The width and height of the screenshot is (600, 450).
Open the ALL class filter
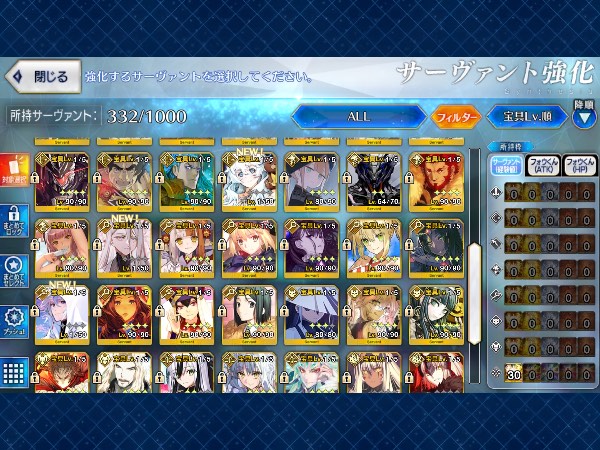pos(359,117)
